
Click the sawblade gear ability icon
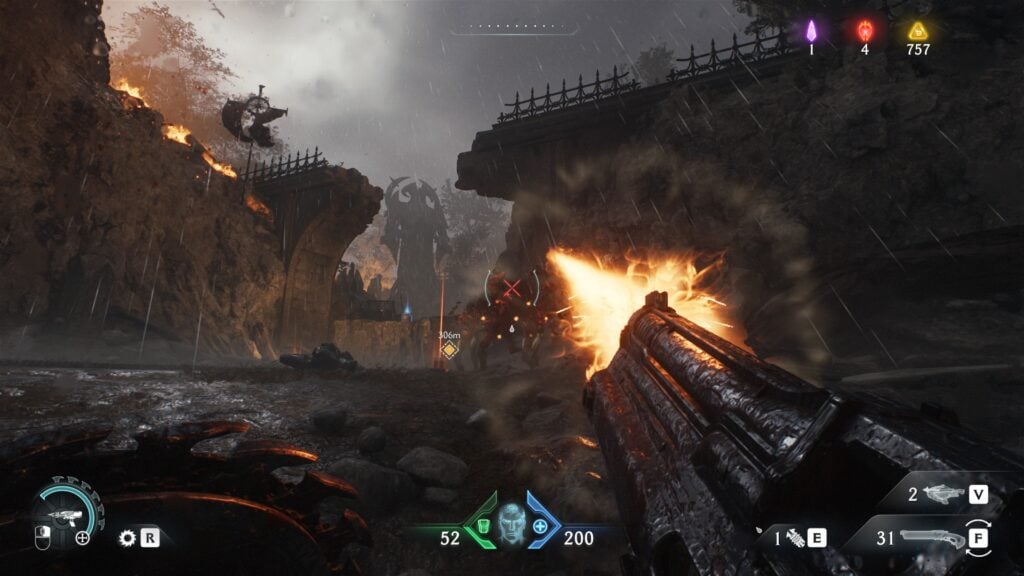127,537
